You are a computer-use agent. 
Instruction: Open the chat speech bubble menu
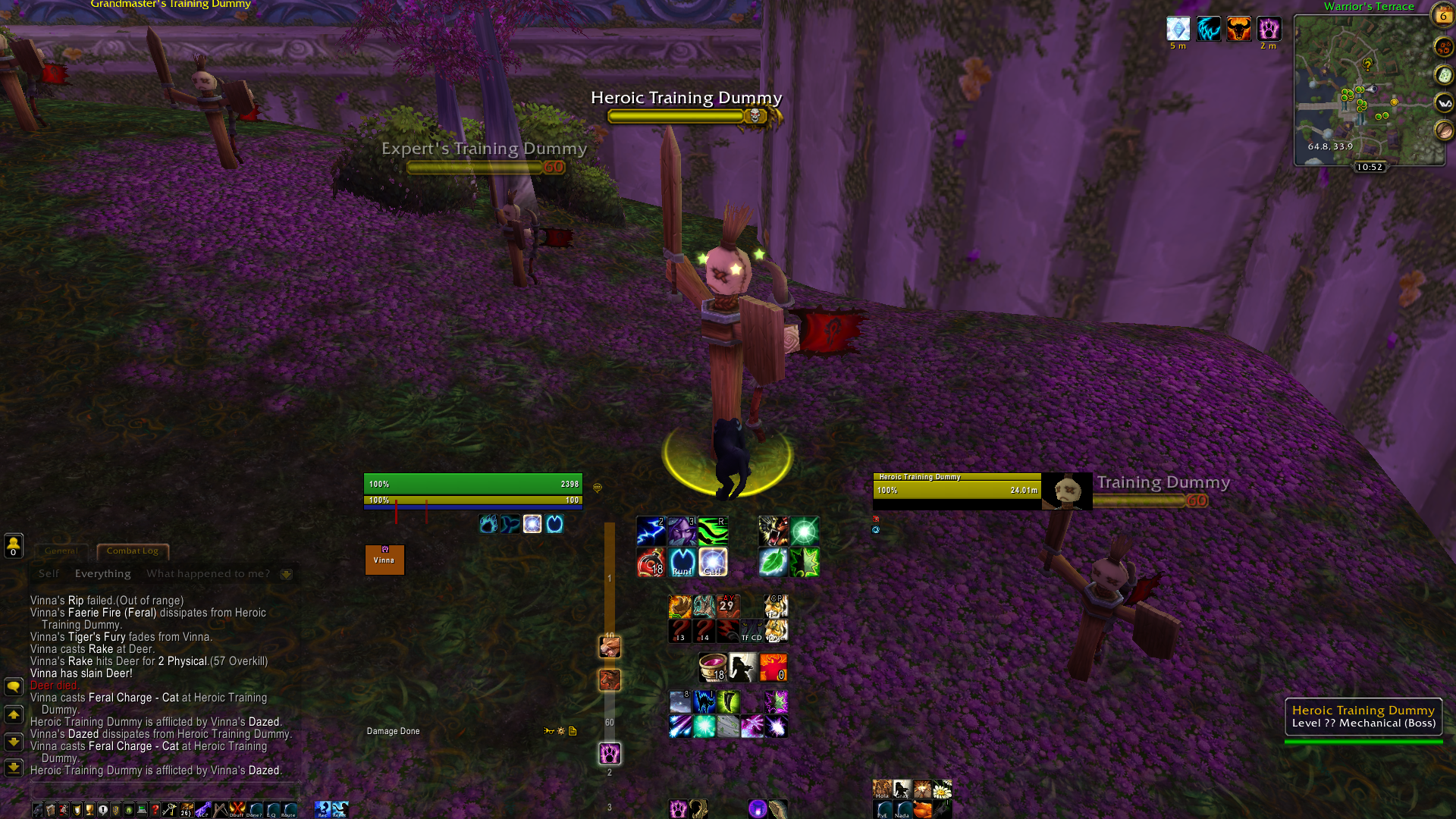point(14,687)
